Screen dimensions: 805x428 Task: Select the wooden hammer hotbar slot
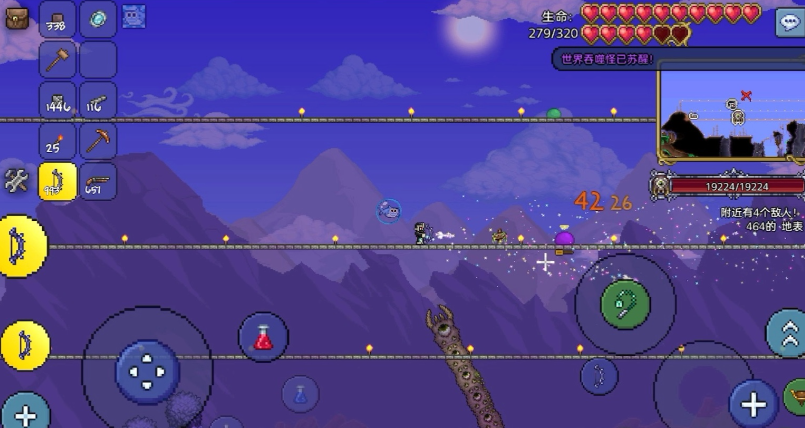pyautogui.click(x=58, y=60)
